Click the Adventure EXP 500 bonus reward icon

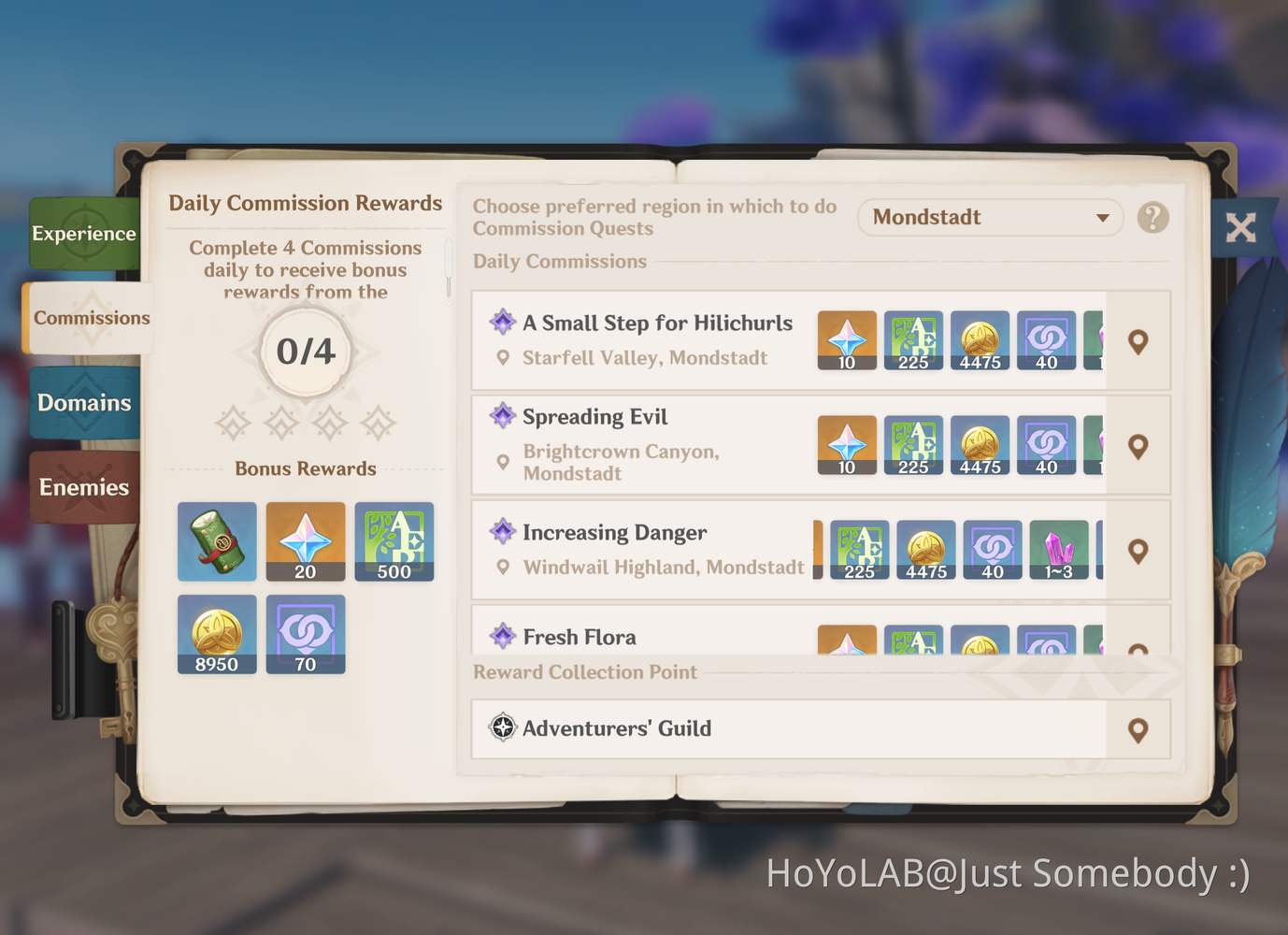pyautogui.click(x=394, y=541)
